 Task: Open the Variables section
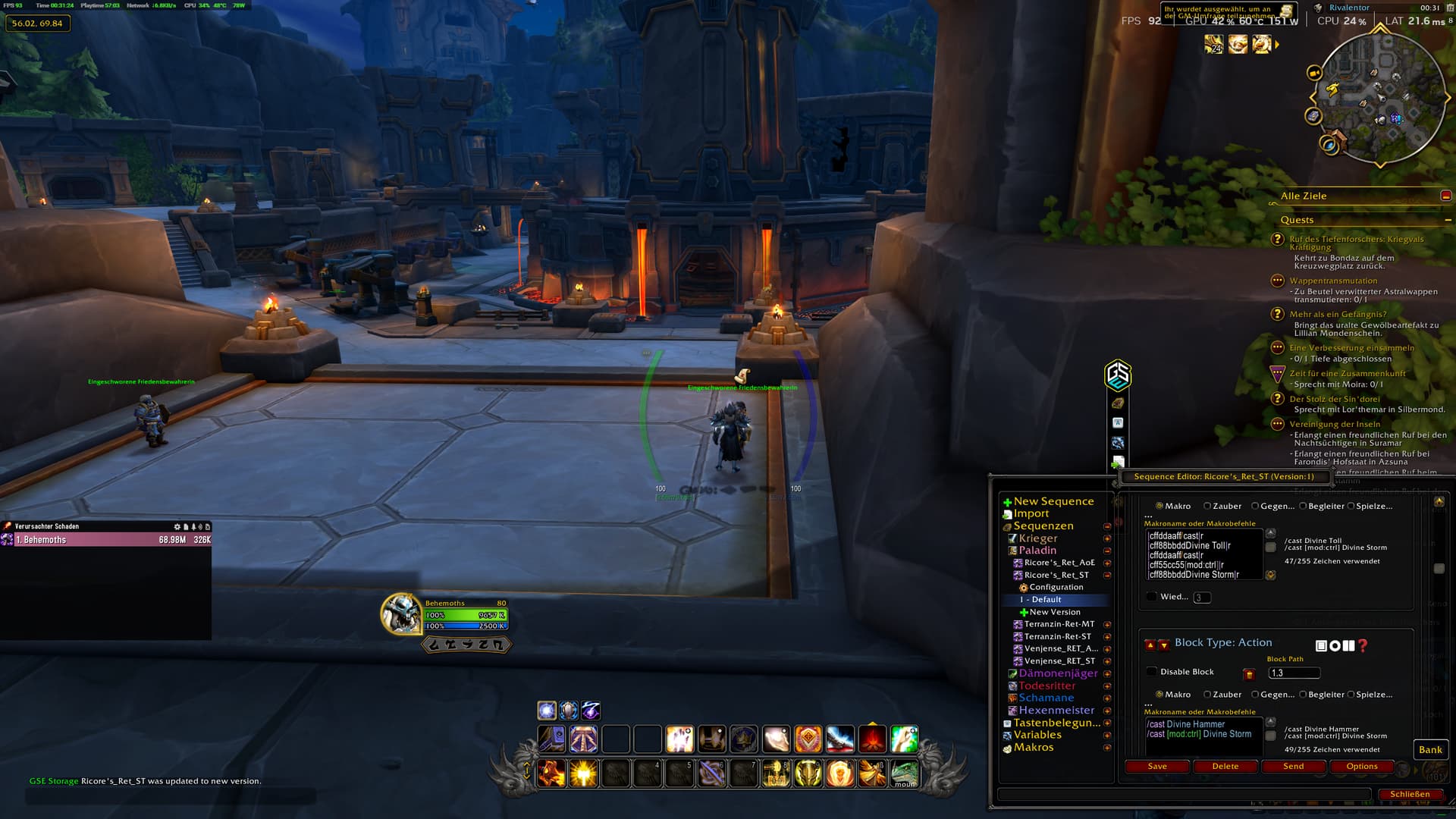click(1037, 735)
